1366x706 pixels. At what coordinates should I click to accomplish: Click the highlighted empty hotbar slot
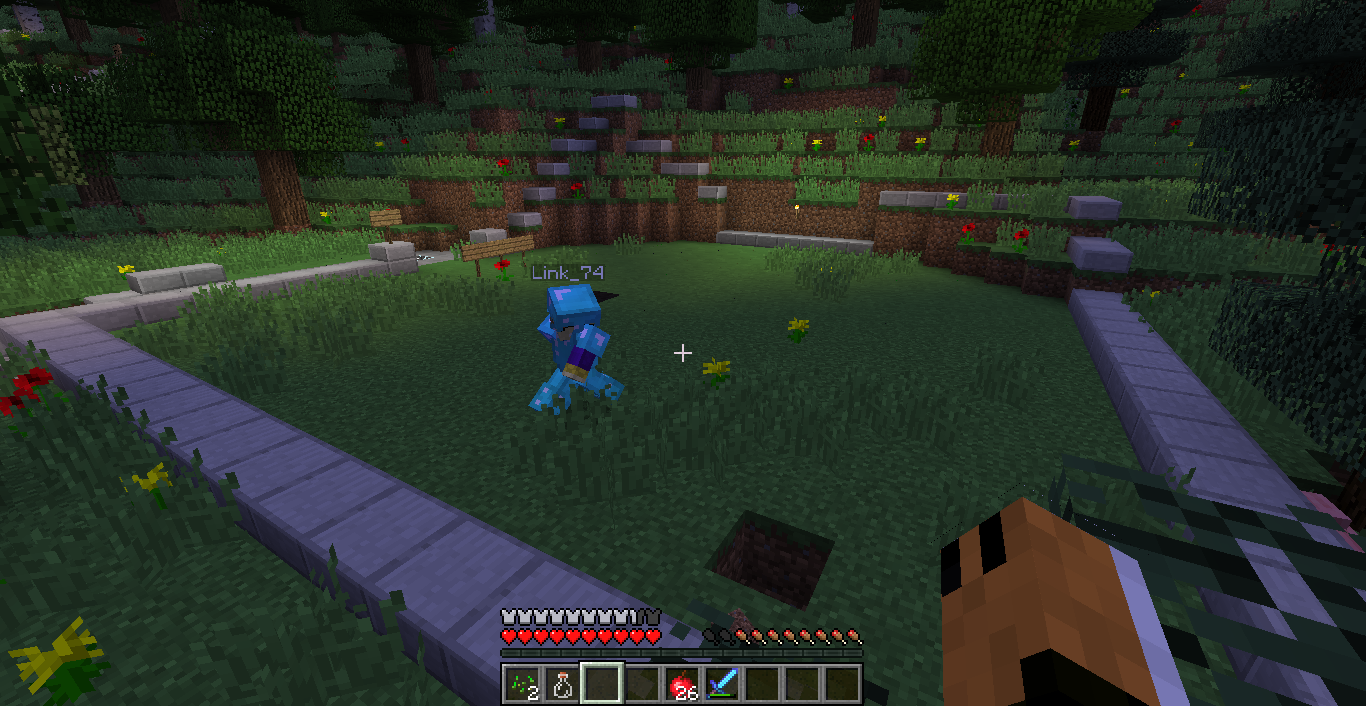[601, 684]
